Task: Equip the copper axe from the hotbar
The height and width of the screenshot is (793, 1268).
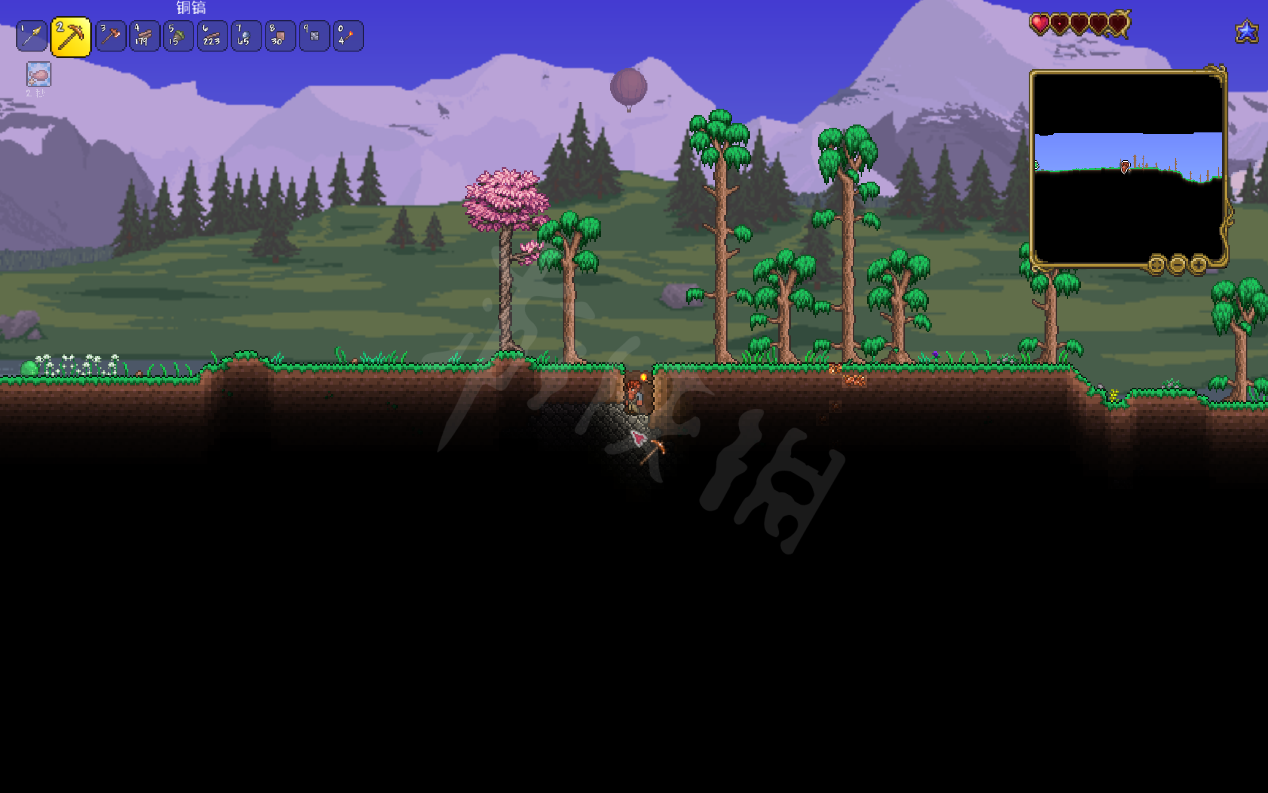Action: 111,37
